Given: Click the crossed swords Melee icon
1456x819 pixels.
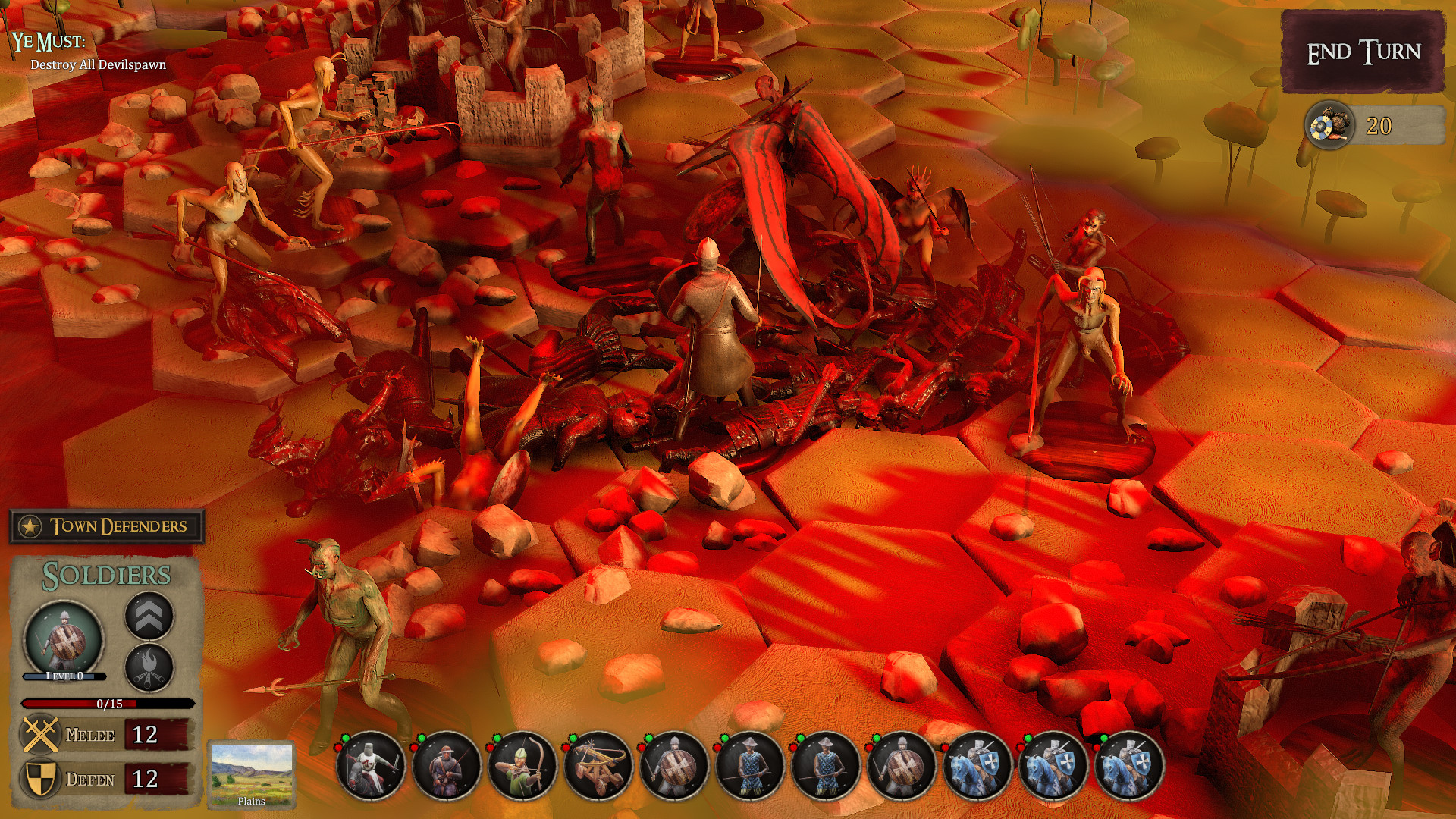Looking at the screenshot, I should (x=40, y=734).
